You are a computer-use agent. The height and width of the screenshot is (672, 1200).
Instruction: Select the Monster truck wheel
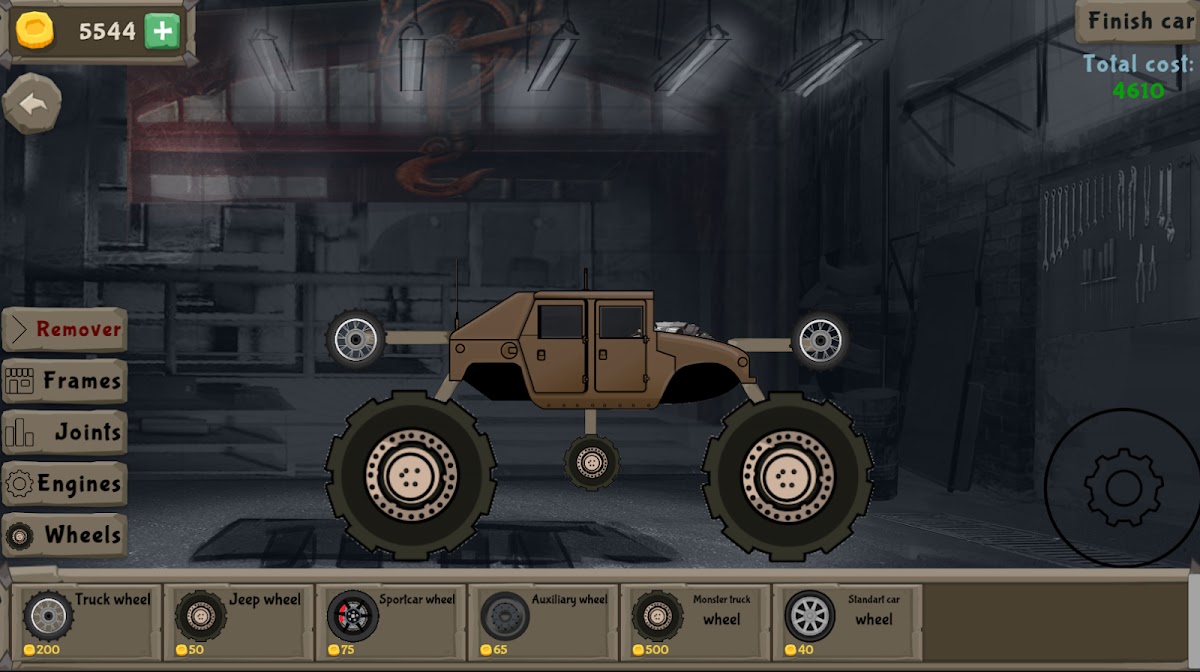[x=694, y=620]
